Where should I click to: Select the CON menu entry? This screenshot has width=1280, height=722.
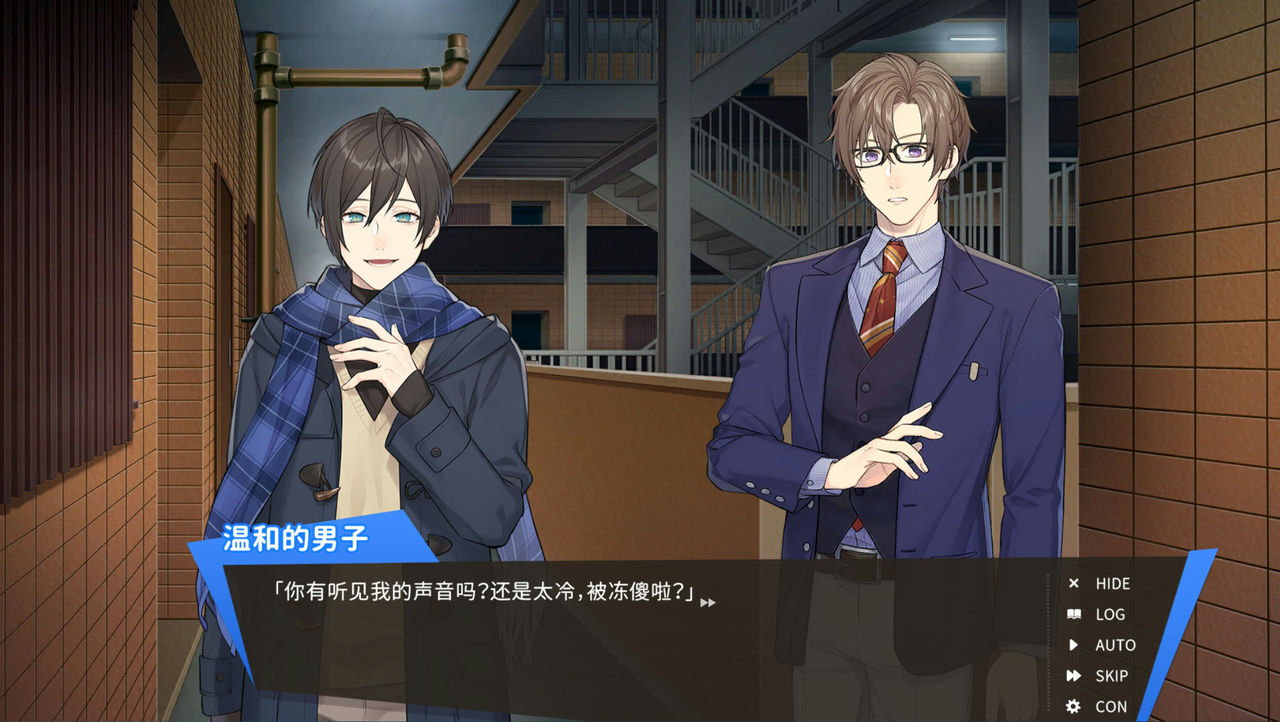[1110, 706]
